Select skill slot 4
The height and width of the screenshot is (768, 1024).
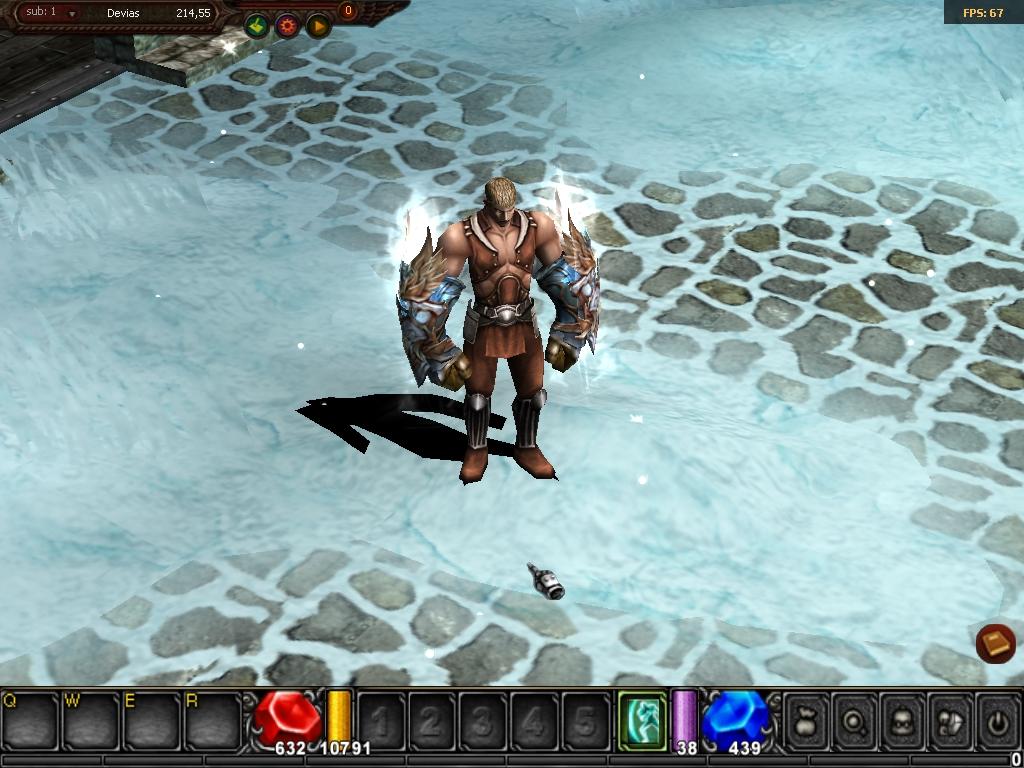pos(534,720)
